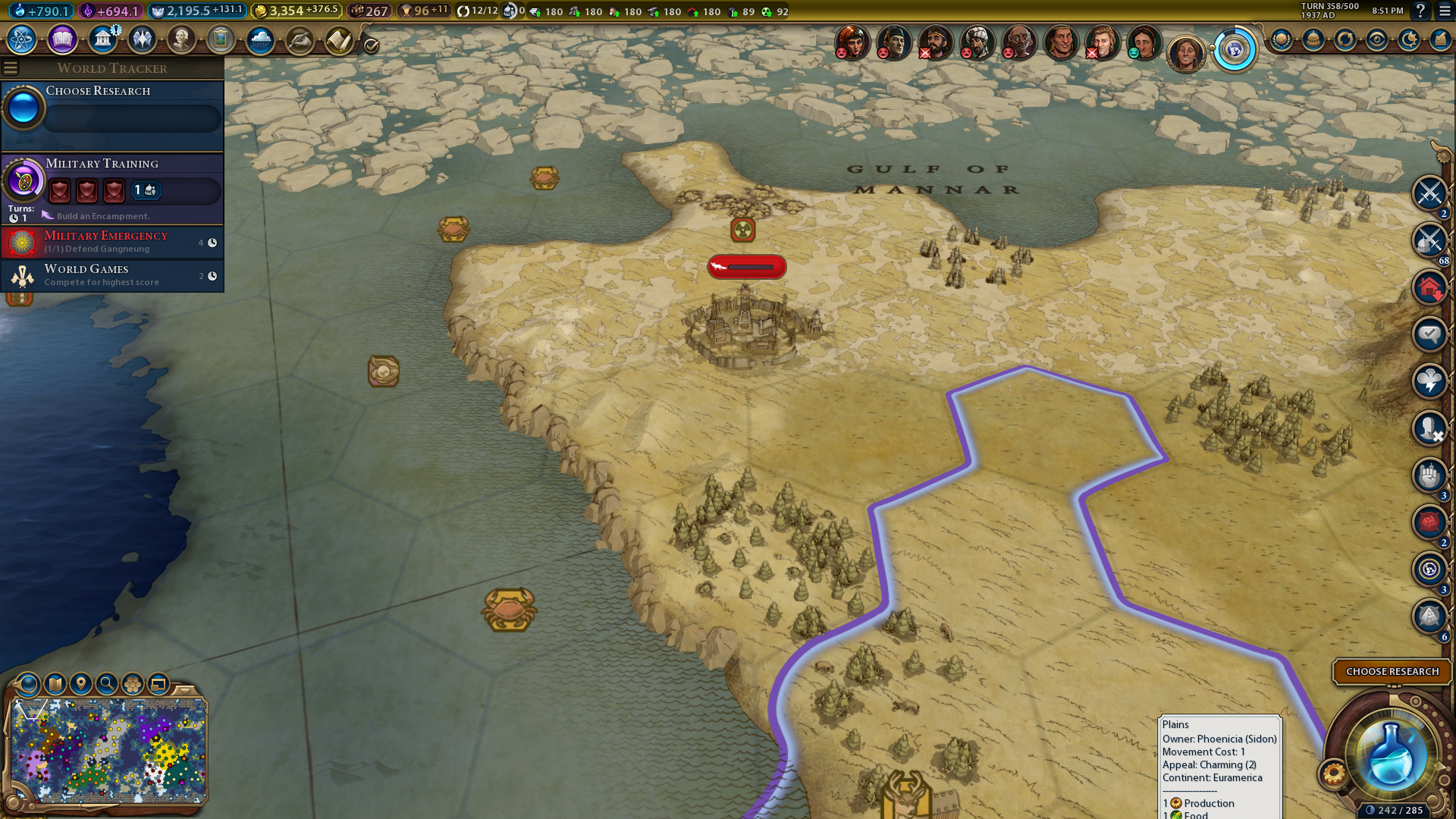
Task: Open the main game menu hamburger
Action: point(1445,11)
